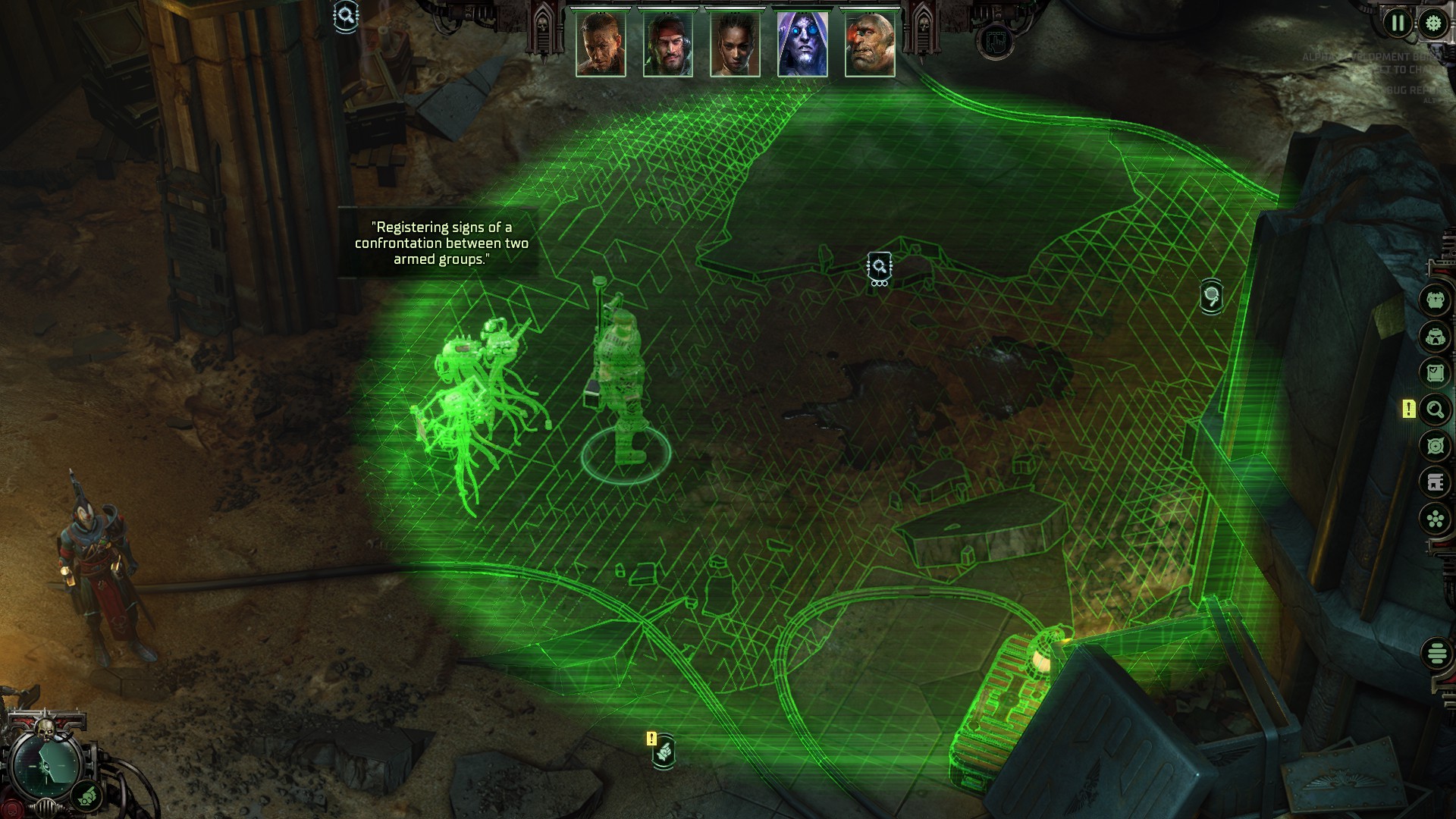
Task: Open the settings gear menu
Action: (1433, 23)
